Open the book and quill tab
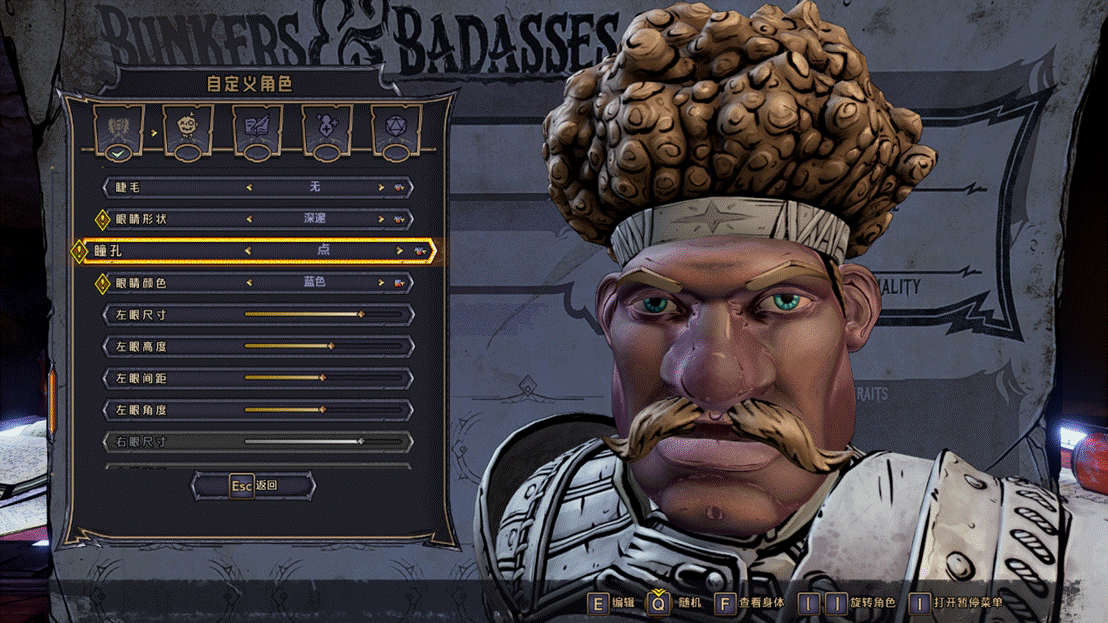1108x623 pixels. tap(257, 130)
